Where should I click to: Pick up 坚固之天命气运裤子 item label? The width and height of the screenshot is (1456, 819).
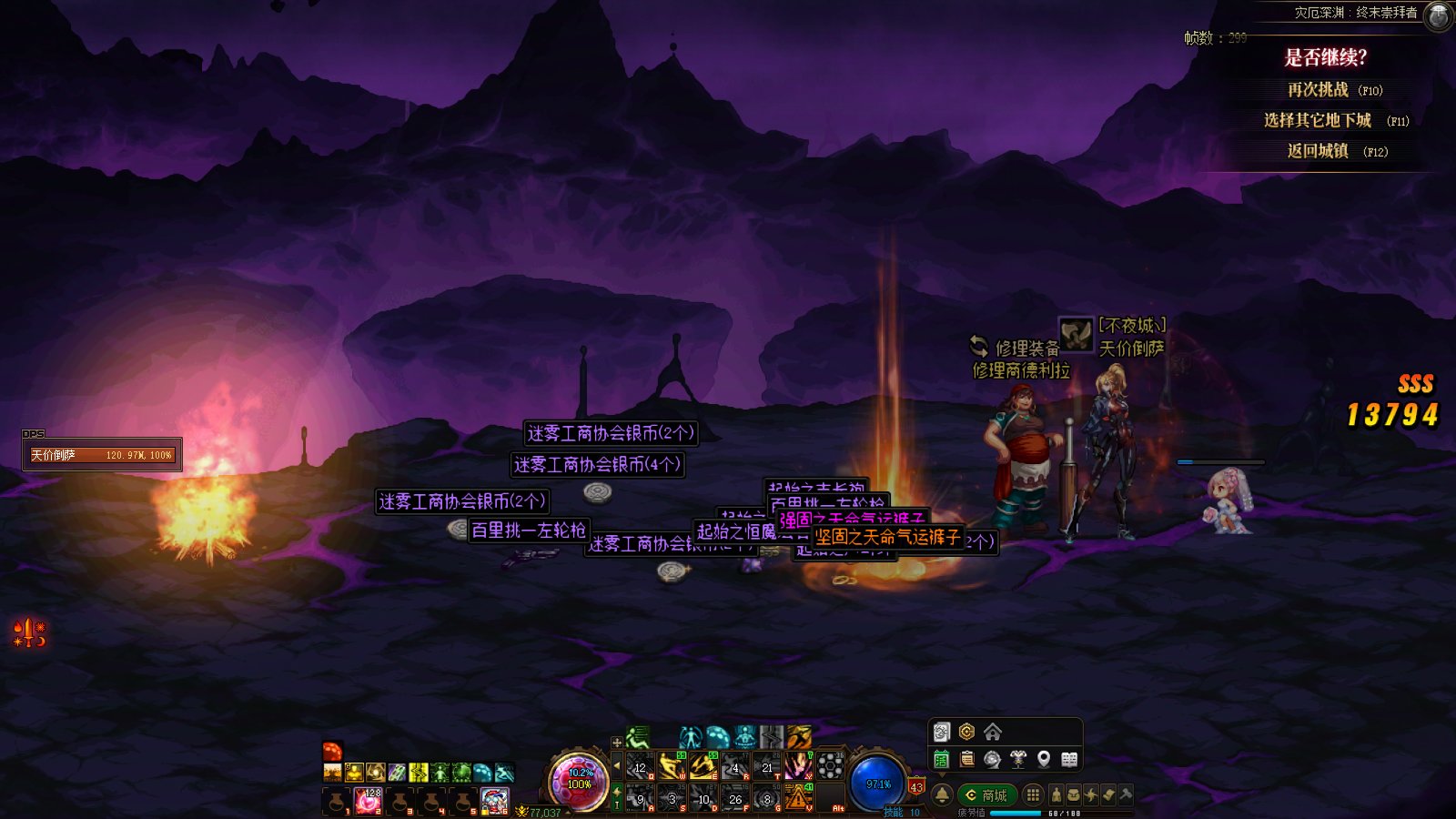(x=887, y=537)
